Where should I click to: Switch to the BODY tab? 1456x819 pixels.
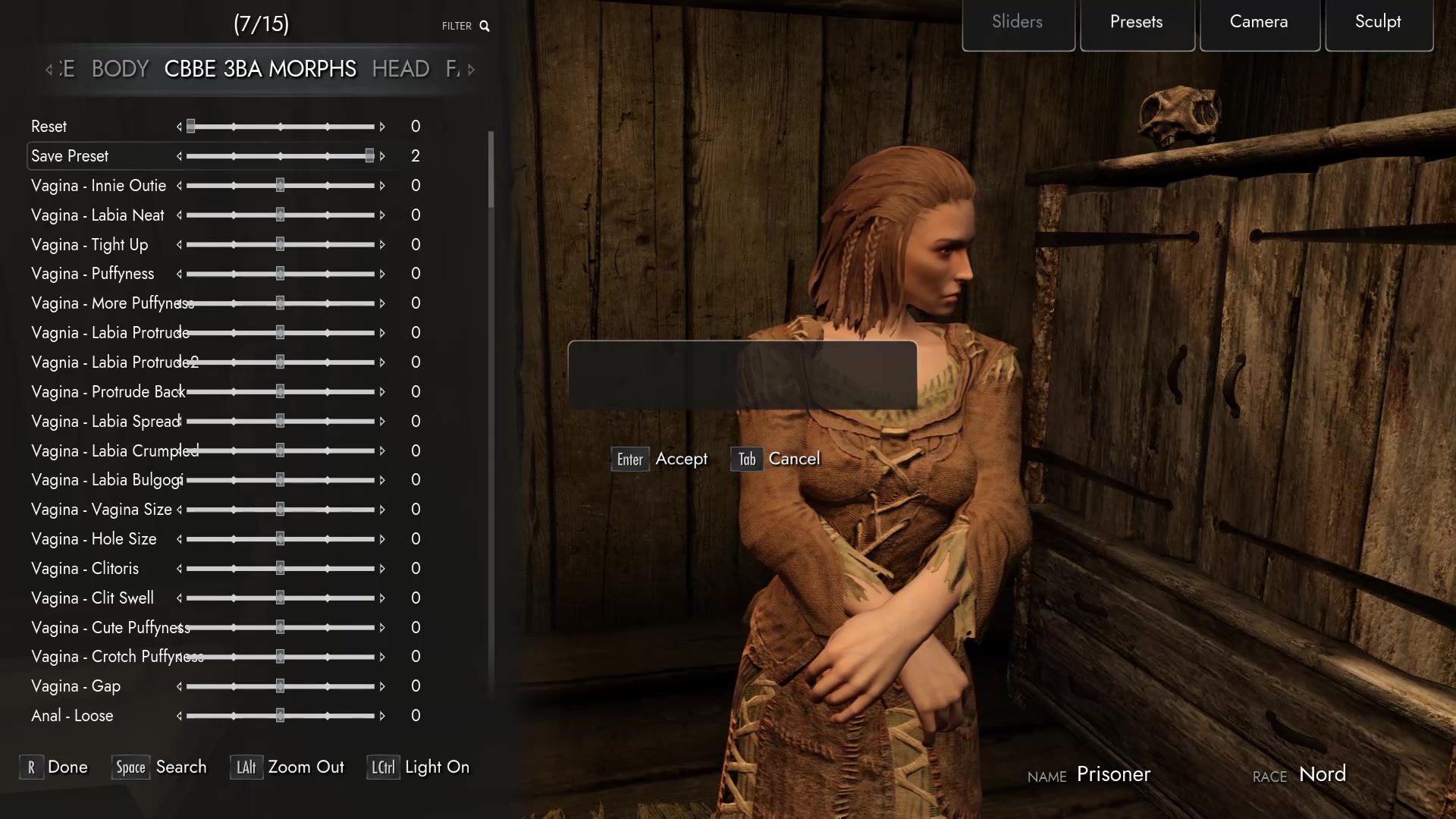119,69
